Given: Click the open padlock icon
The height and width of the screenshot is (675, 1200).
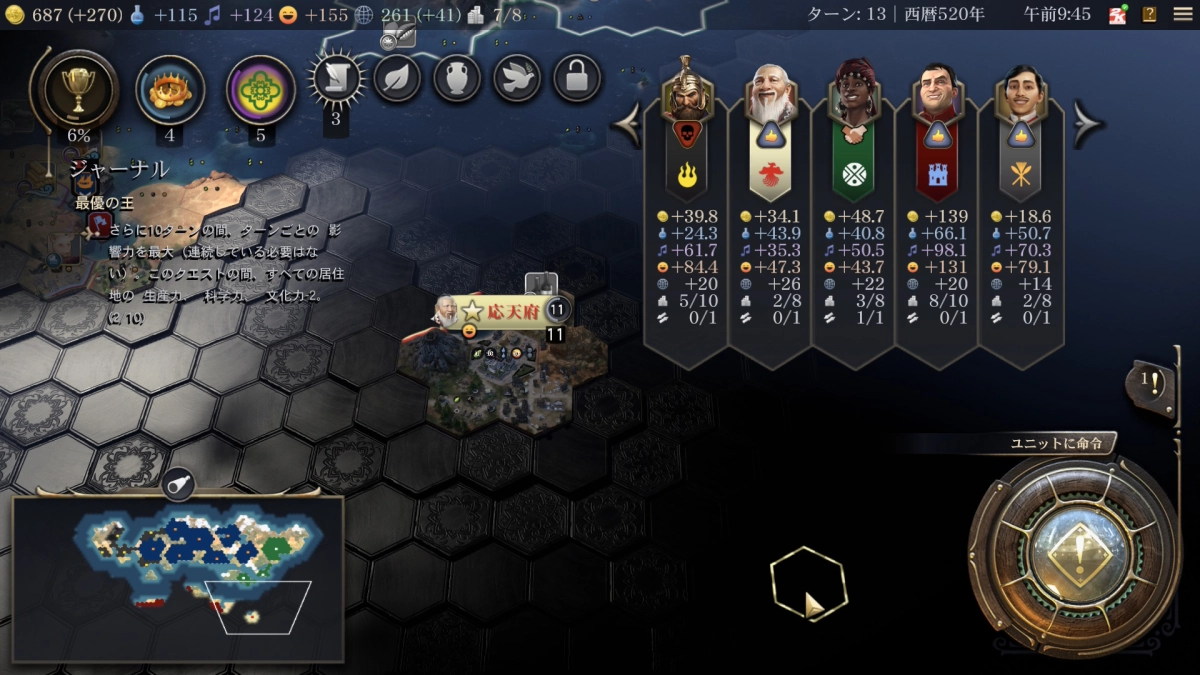Looking at the screenshot, I should (x=577, y=78).
